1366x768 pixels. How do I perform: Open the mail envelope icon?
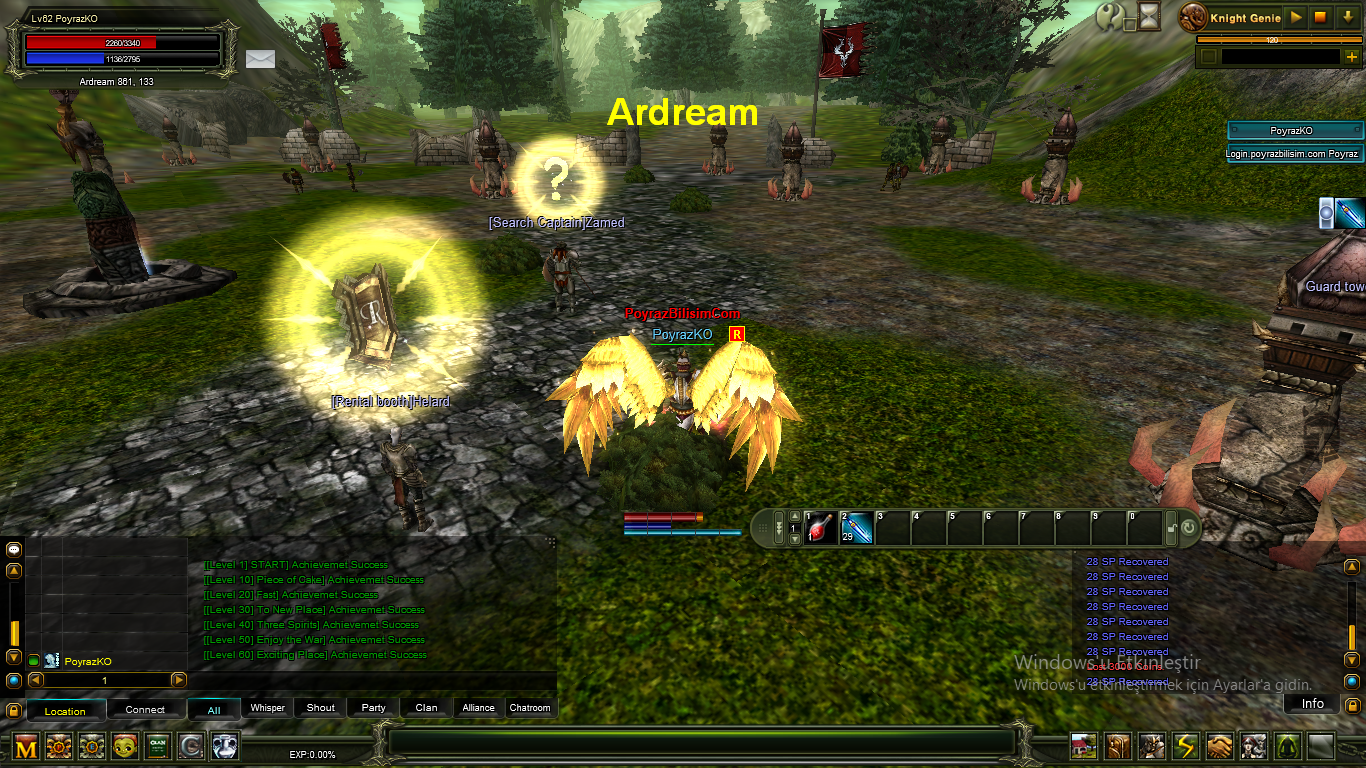[x=260, y=58]
